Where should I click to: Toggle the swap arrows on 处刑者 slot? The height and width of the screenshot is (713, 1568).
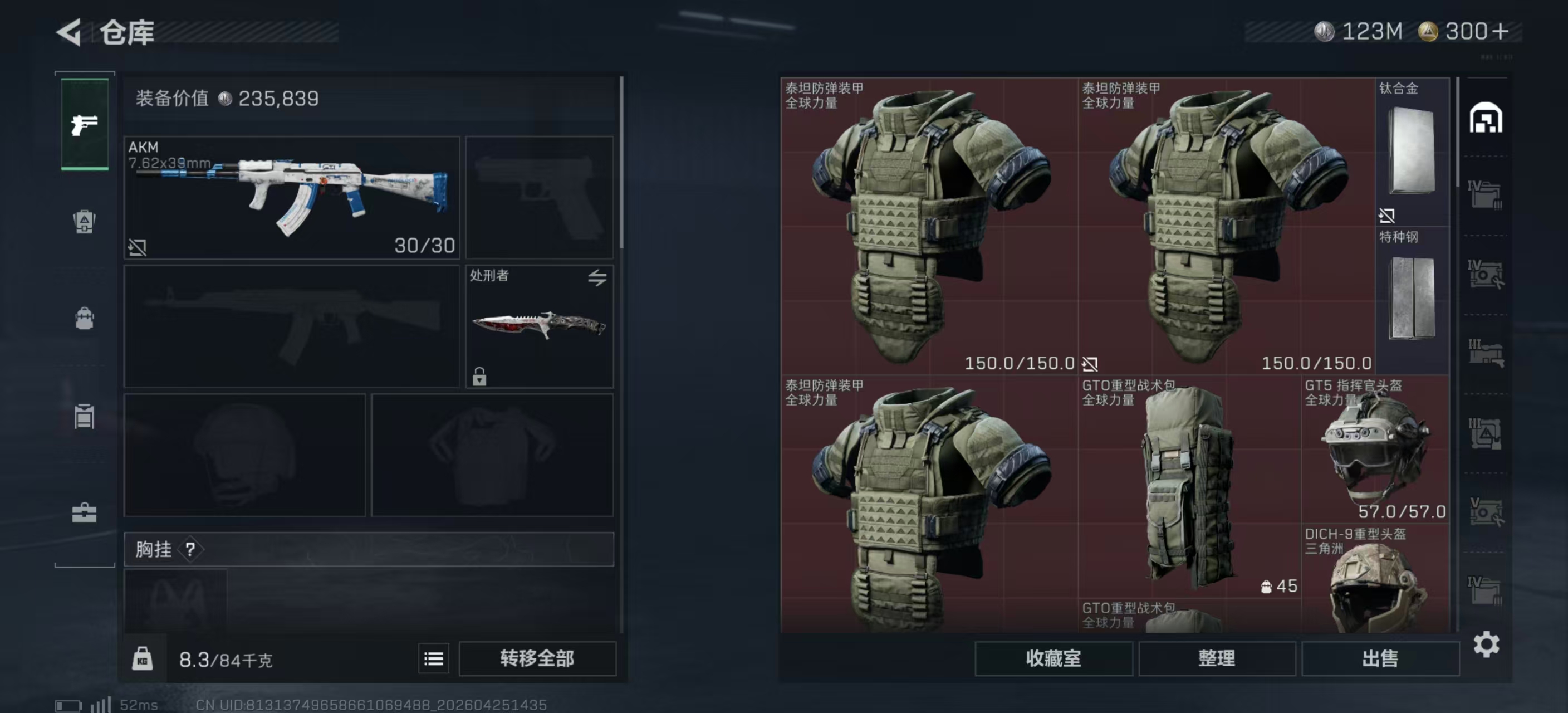click(x=597, y=279)
